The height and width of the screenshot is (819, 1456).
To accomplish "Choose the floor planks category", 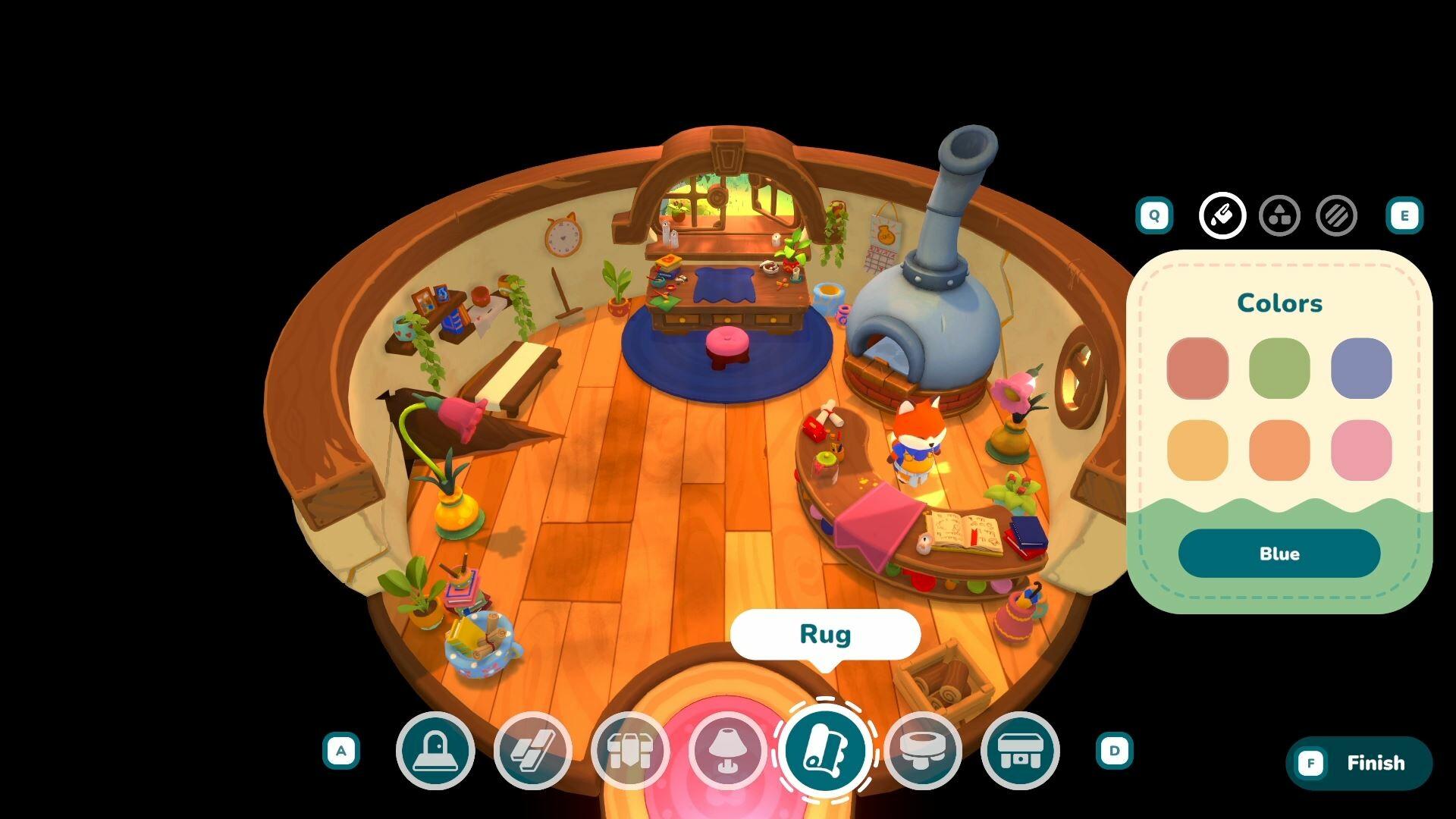I will tap(532, 751).
